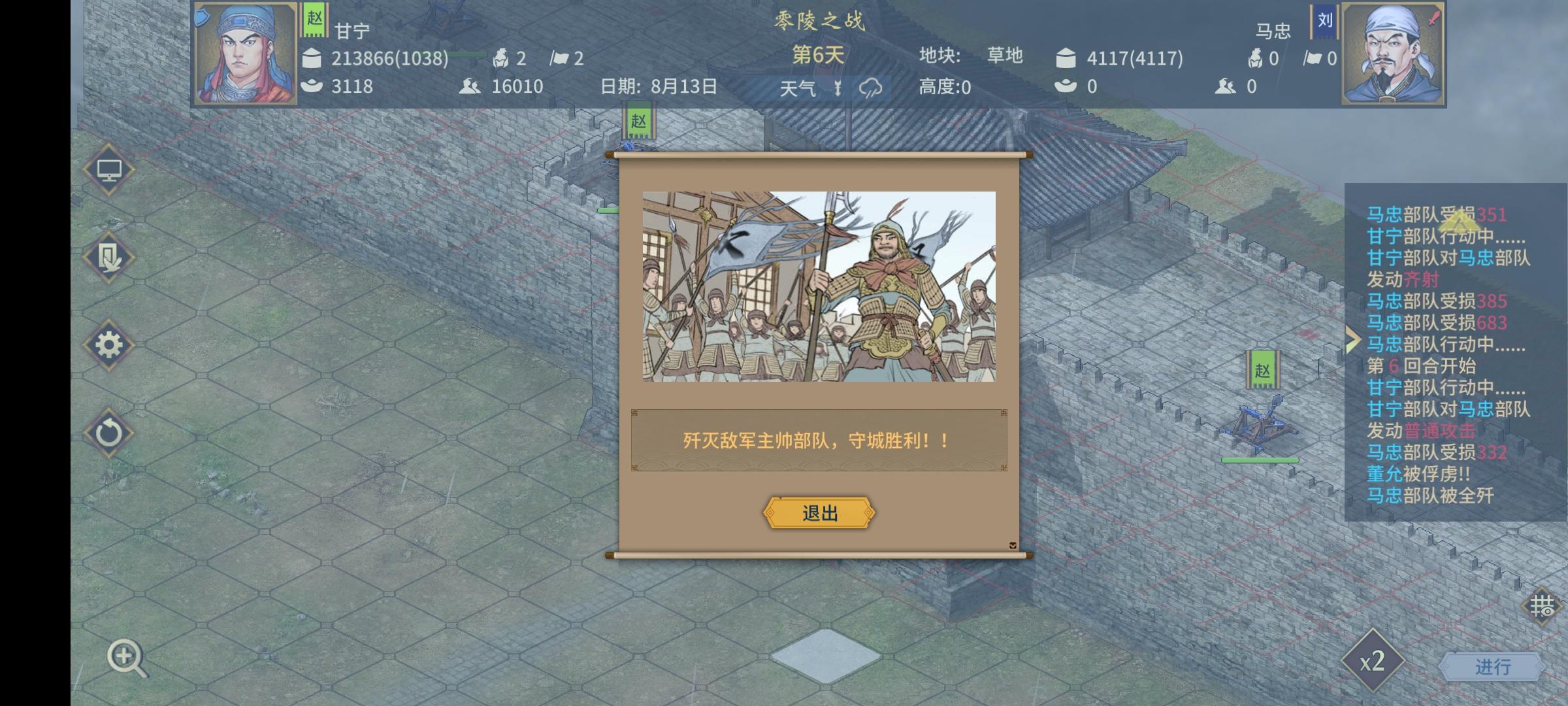The height and width of the screenshot is (706, 1568).
Task: Click the withdraw/retreat icon on left sidebar
Action: click(x=110, y=258)
